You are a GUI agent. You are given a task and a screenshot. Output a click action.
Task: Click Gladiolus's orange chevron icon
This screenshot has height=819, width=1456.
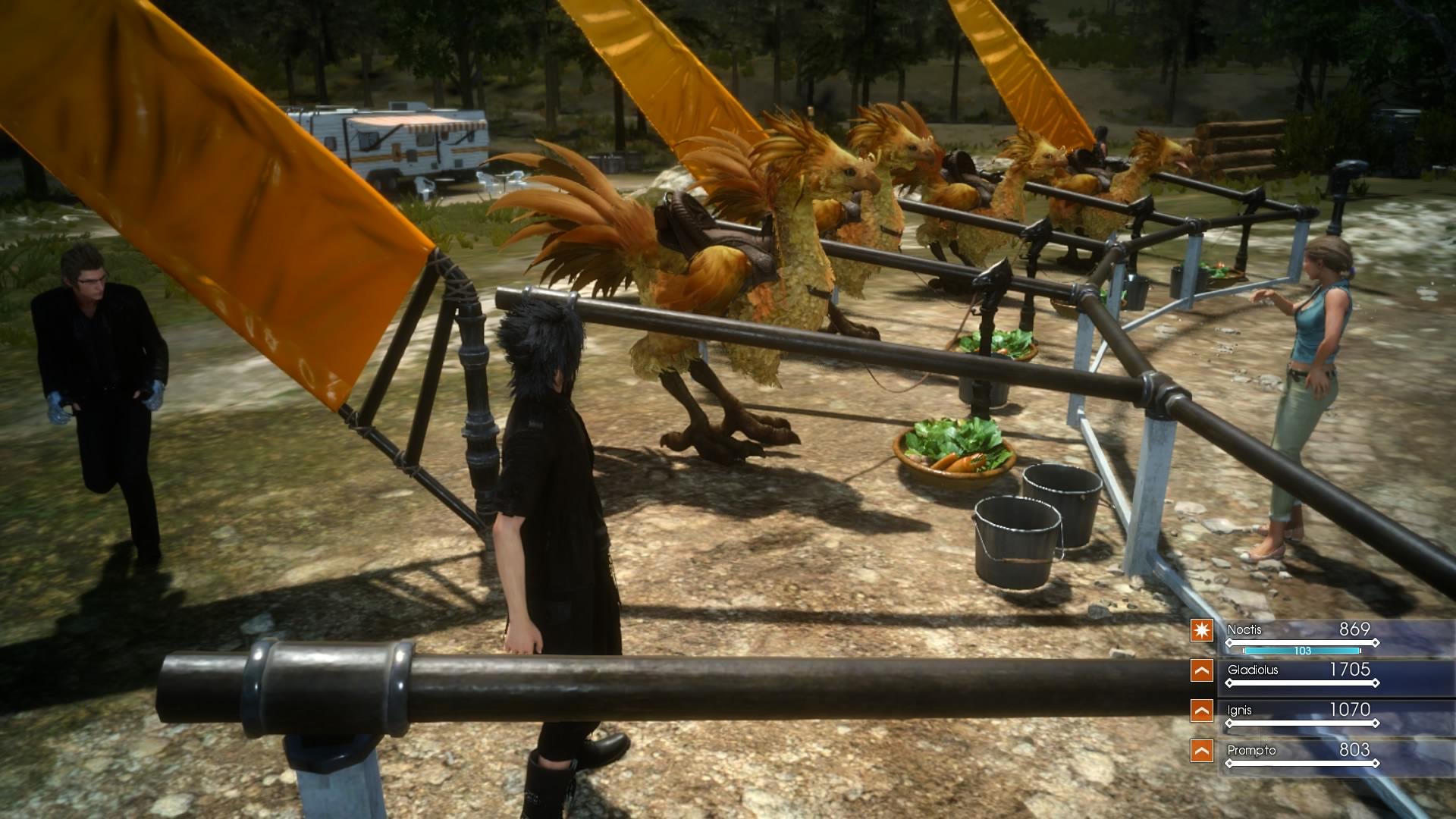[x=1204, y=670]
